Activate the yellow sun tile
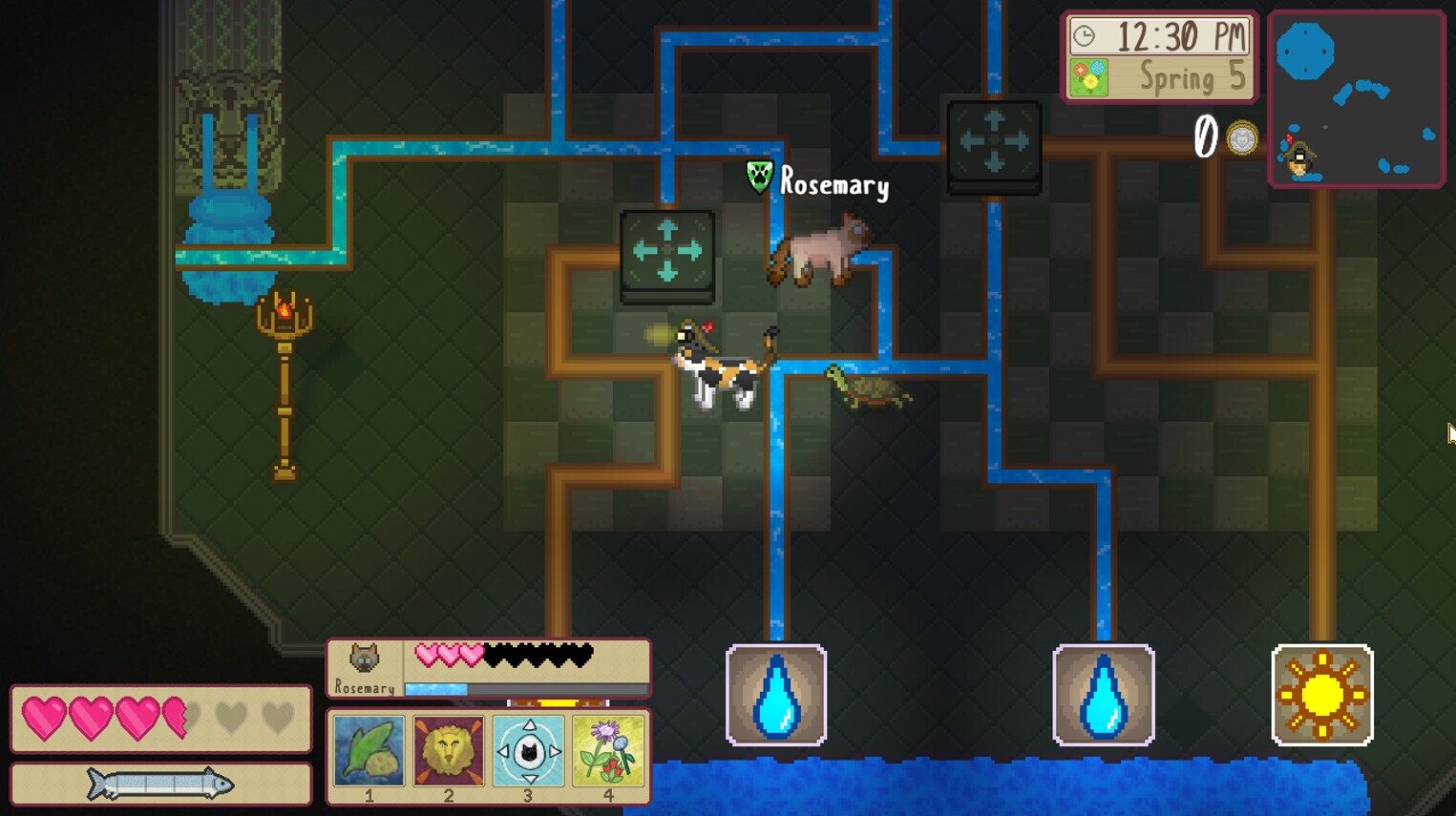The height and width of the screenshot is (816, 1456). (x=1323, y=696)
